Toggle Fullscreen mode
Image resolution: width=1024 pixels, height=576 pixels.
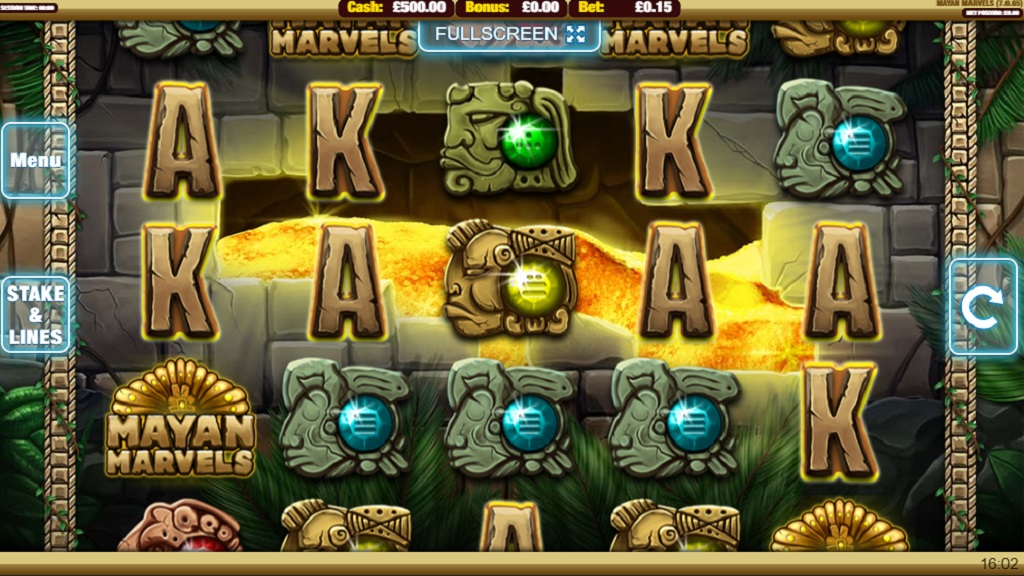pyautogui.click(x=509, y=34)
